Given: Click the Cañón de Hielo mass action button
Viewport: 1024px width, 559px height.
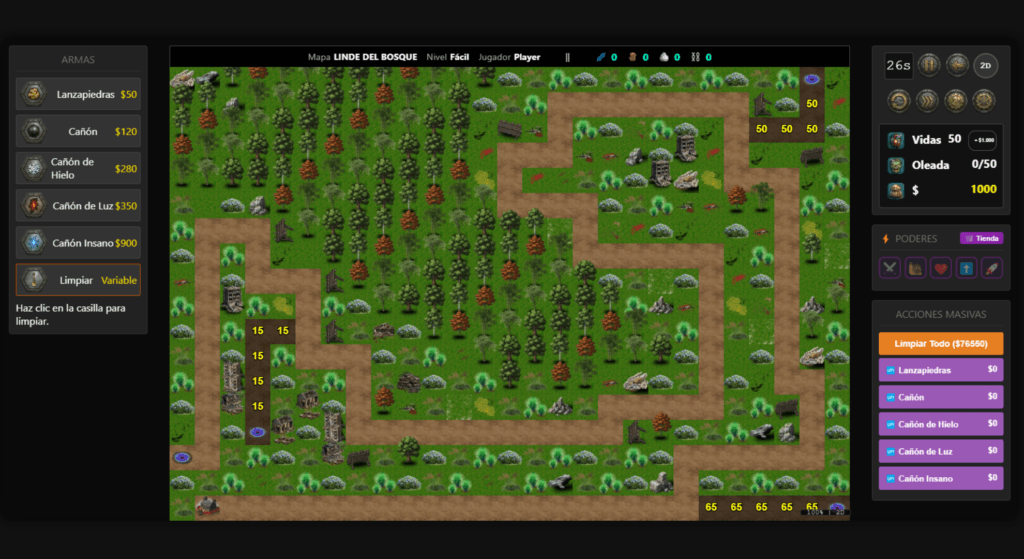Looking at the screenshot, I should pos(940,424).
